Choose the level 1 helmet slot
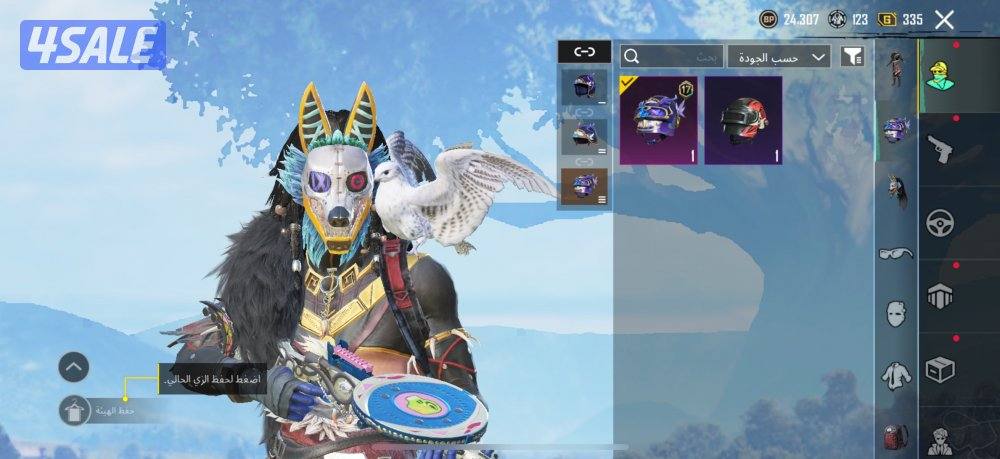Screen dimensions: 1000x459 point(584,87)
